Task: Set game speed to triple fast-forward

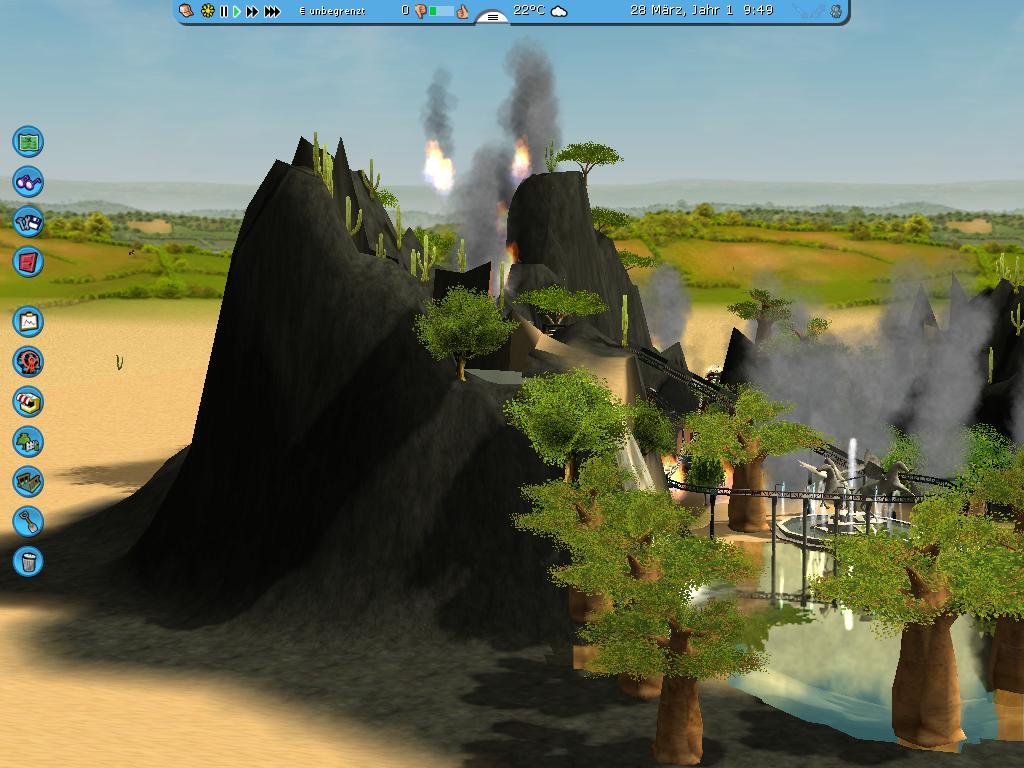Action: pyautogui.click(x=271, y=11)
